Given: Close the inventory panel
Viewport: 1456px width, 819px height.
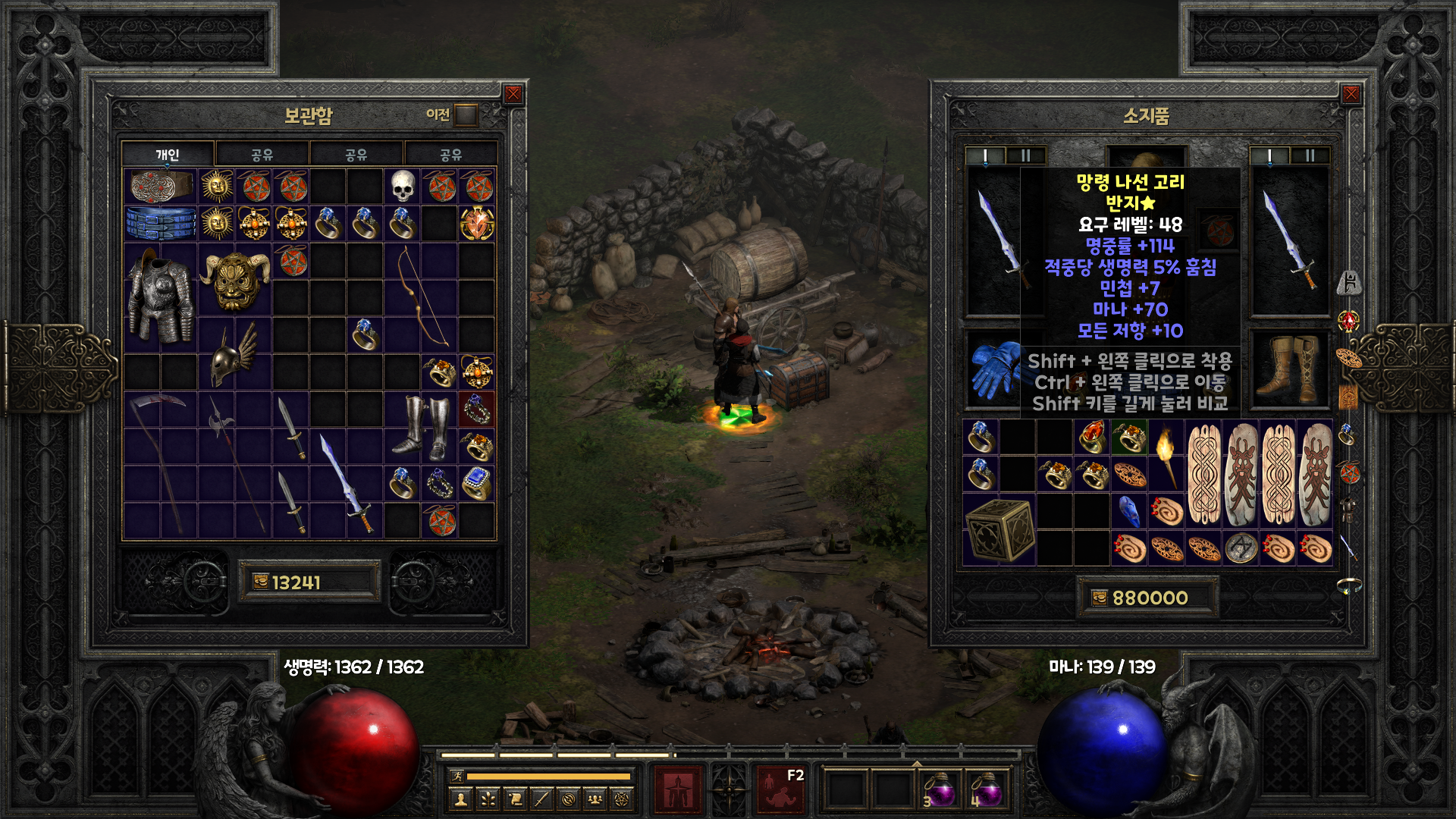Looking at the screenshot, I should [1351, 94].
